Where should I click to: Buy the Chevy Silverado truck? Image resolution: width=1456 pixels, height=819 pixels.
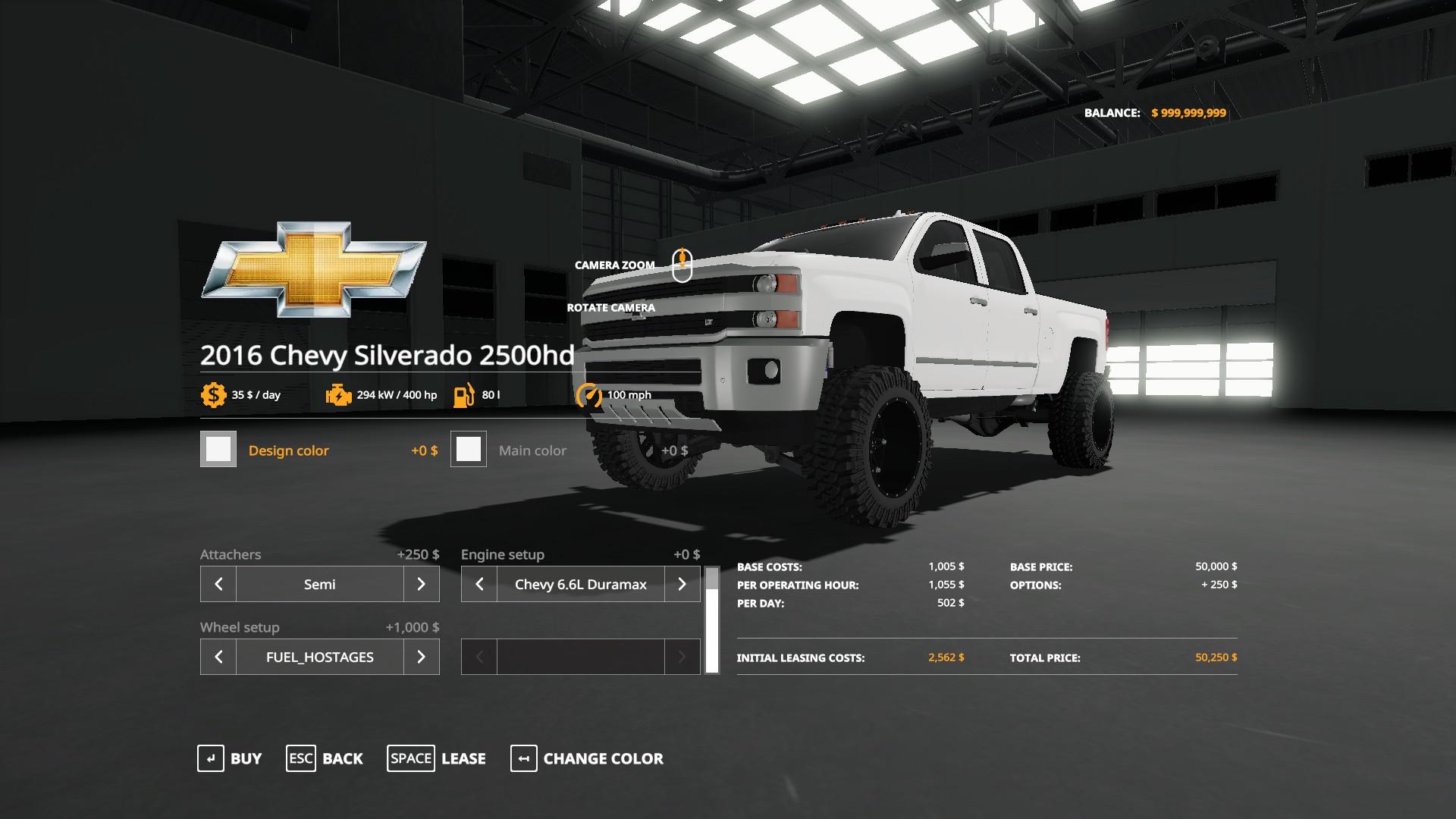(230, 758)
